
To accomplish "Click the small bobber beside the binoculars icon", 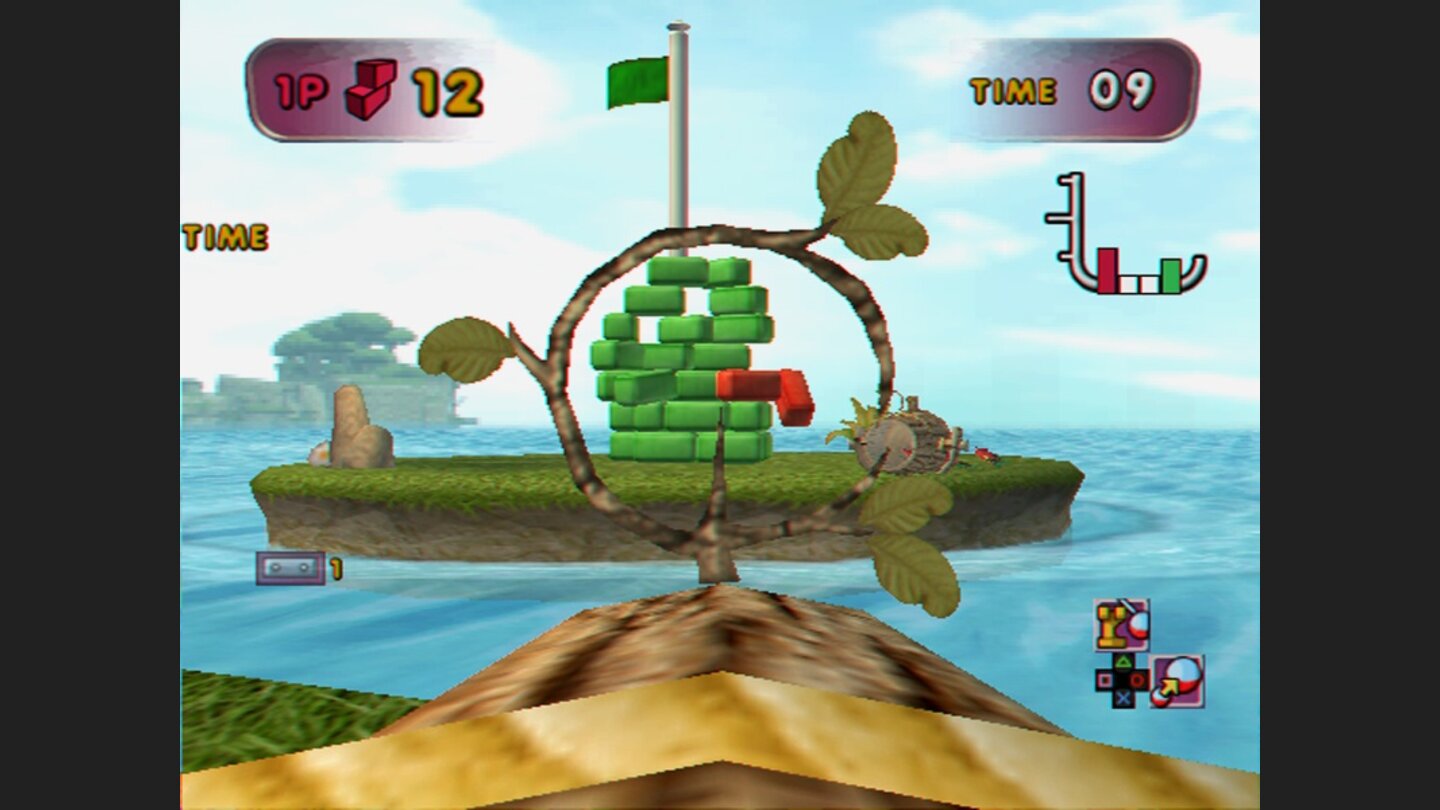I will tap(1139, 626).
